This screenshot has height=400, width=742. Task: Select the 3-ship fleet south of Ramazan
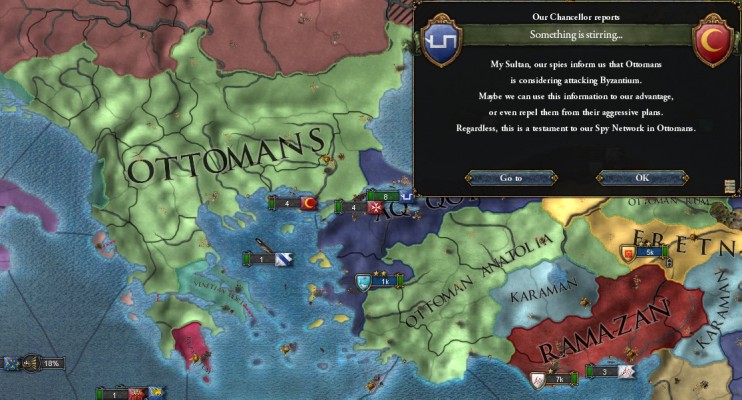(611, 372)
